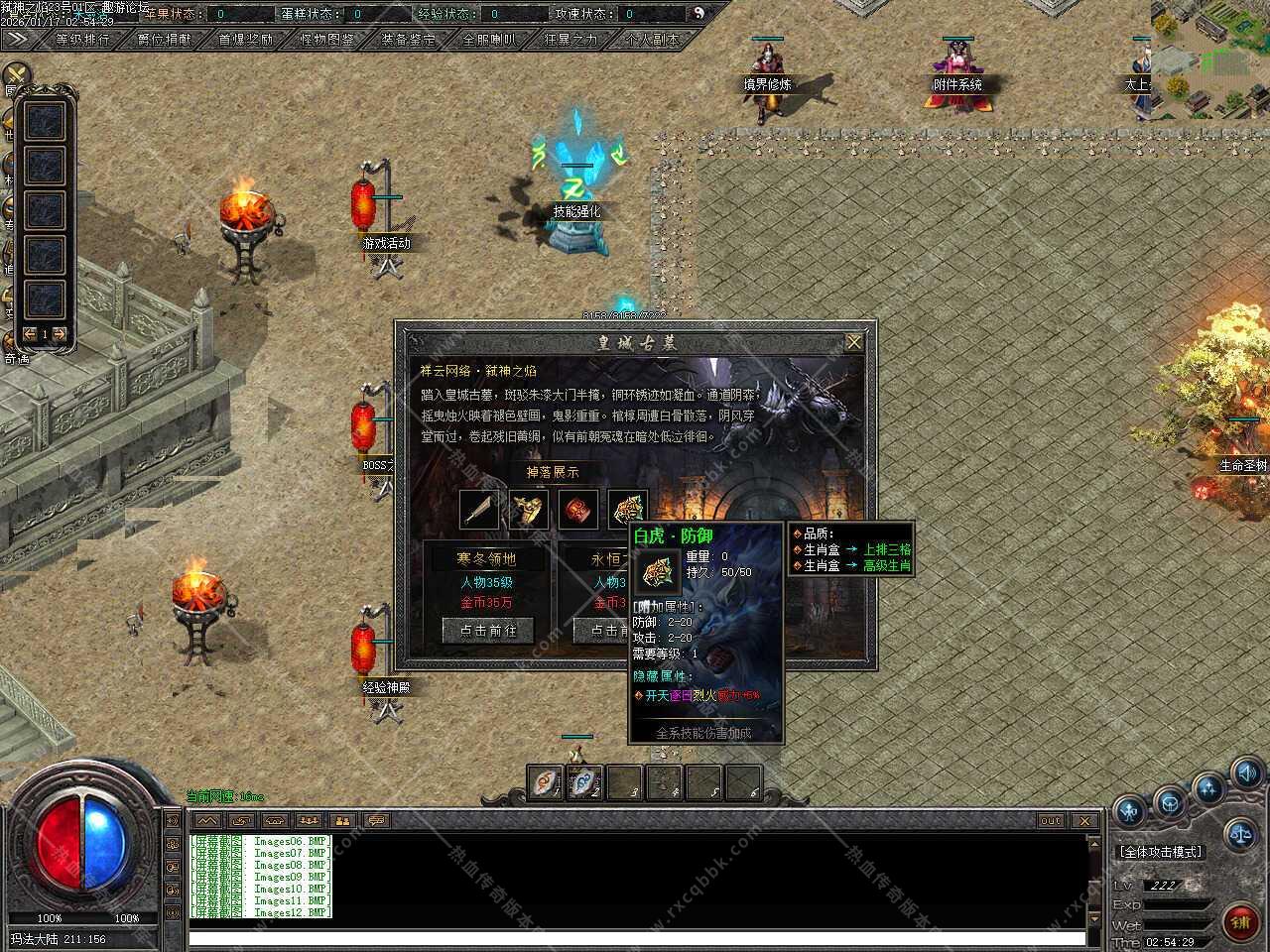This screenshot has height=952, width=1270.
Task: Toggle the 全体攻击模式 attack mode
Action: click(1160, 852)
